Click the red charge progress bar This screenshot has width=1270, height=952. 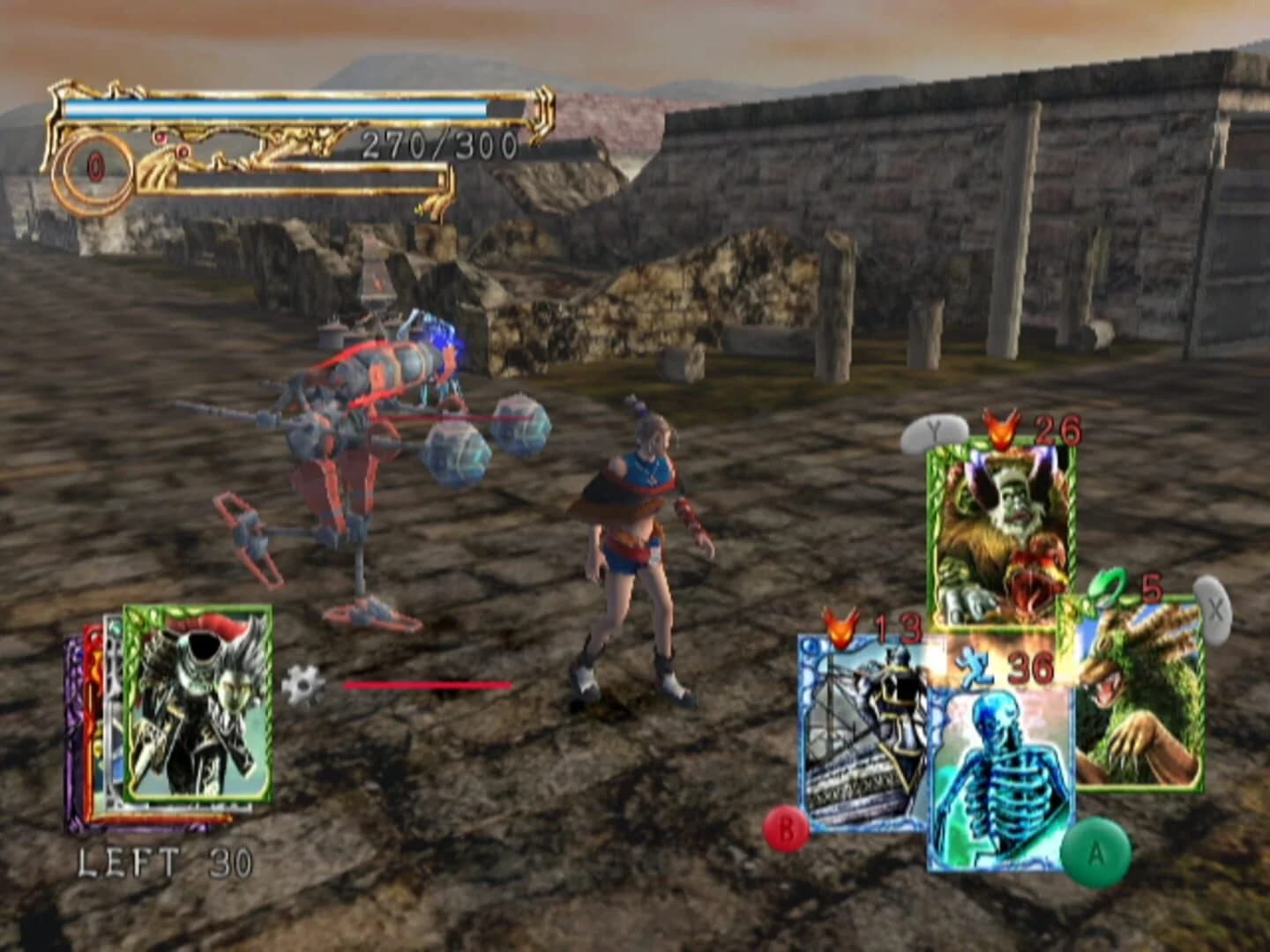428,684
